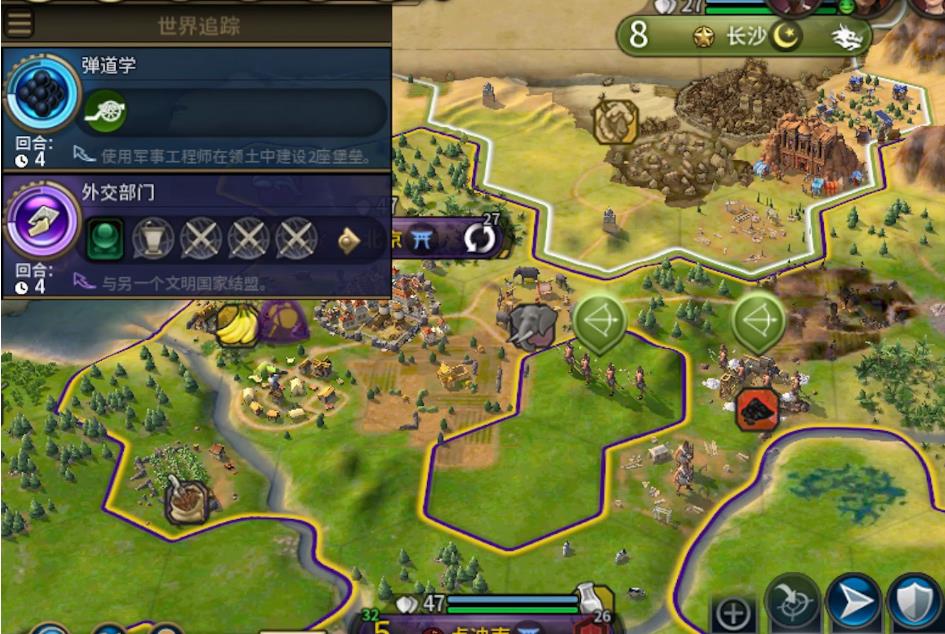The image size is (945, 634).
Task: Select the elephant unit badge
Action: pos(530,326)
